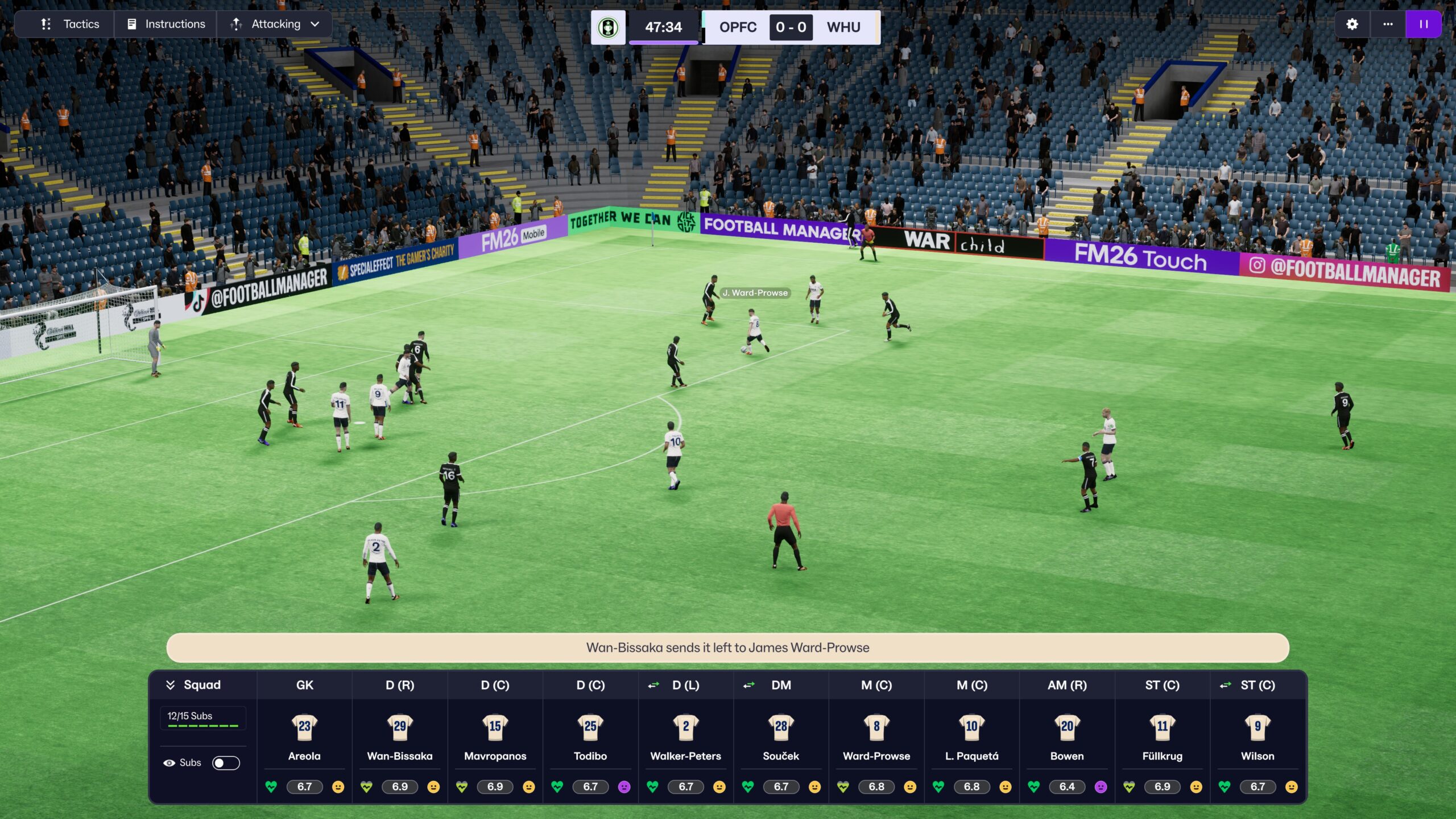
Task: Select Füllkrug's number 11 shirt
Action: coord(1162,726)
